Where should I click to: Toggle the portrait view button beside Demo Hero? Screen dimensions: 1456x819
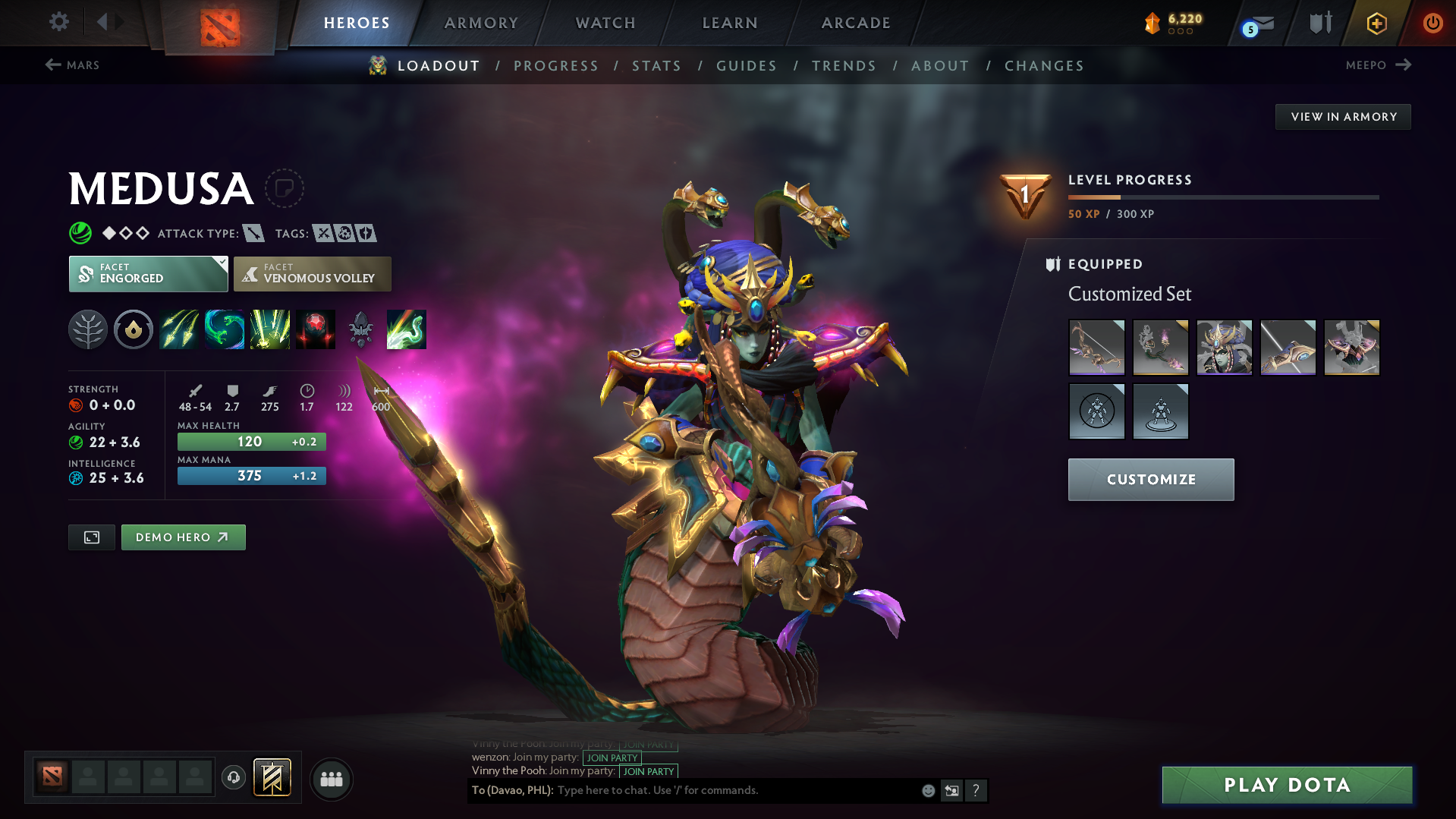(91, 537)
